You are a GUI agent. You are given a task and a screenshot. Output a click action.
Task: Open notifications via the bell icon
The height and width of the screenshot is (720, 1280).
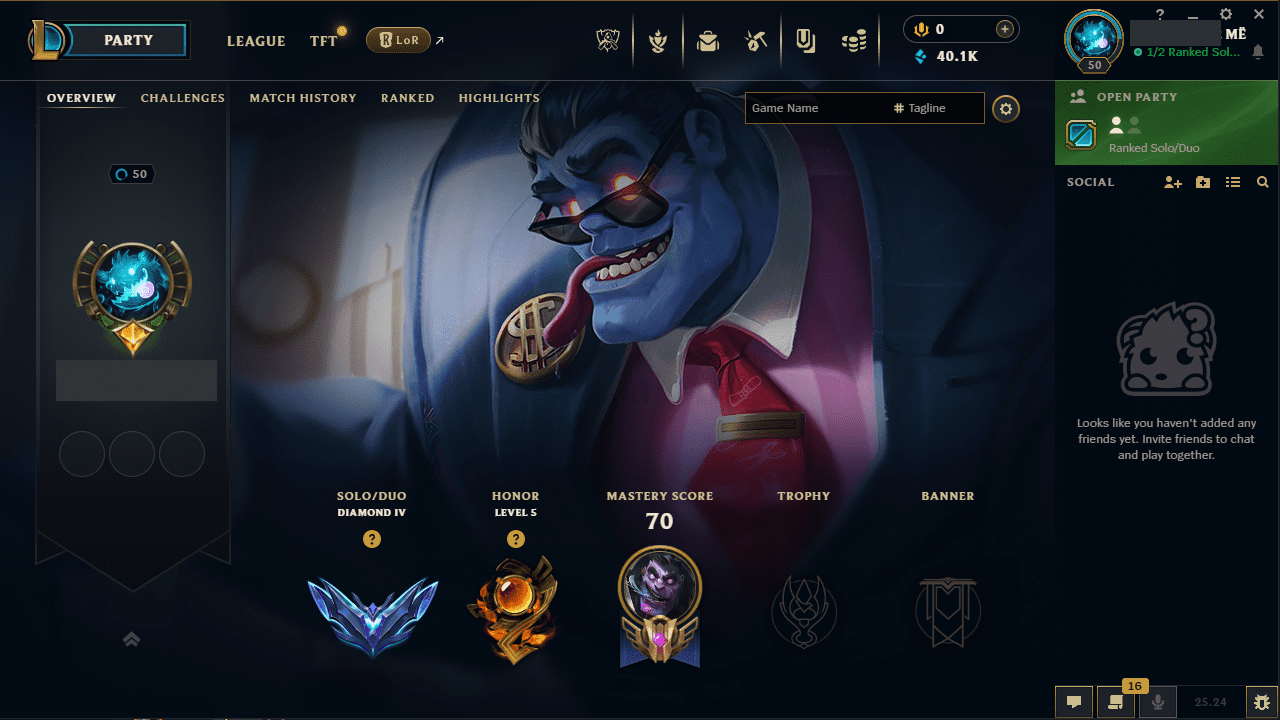(x=1258, y=51)
